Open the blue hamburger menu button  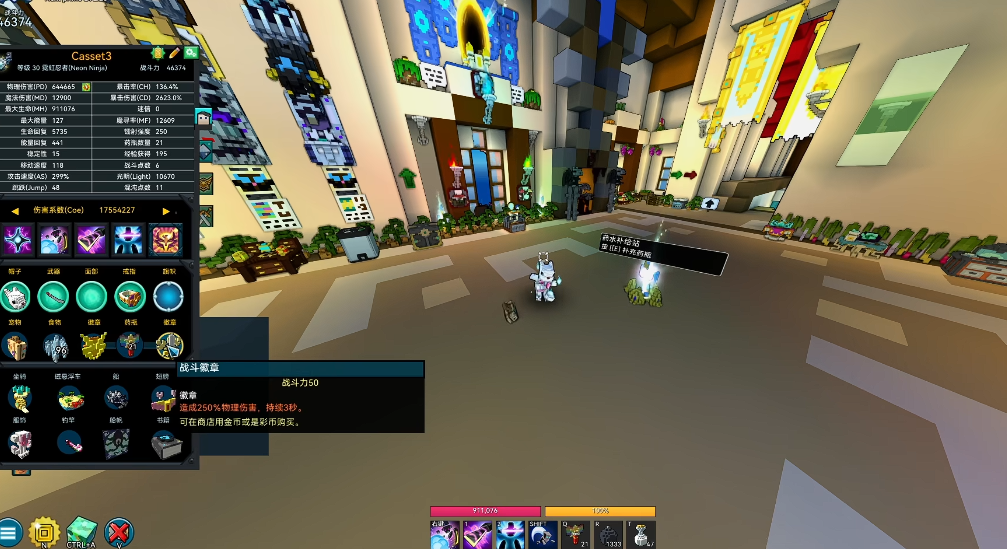[x=9, y=533]
